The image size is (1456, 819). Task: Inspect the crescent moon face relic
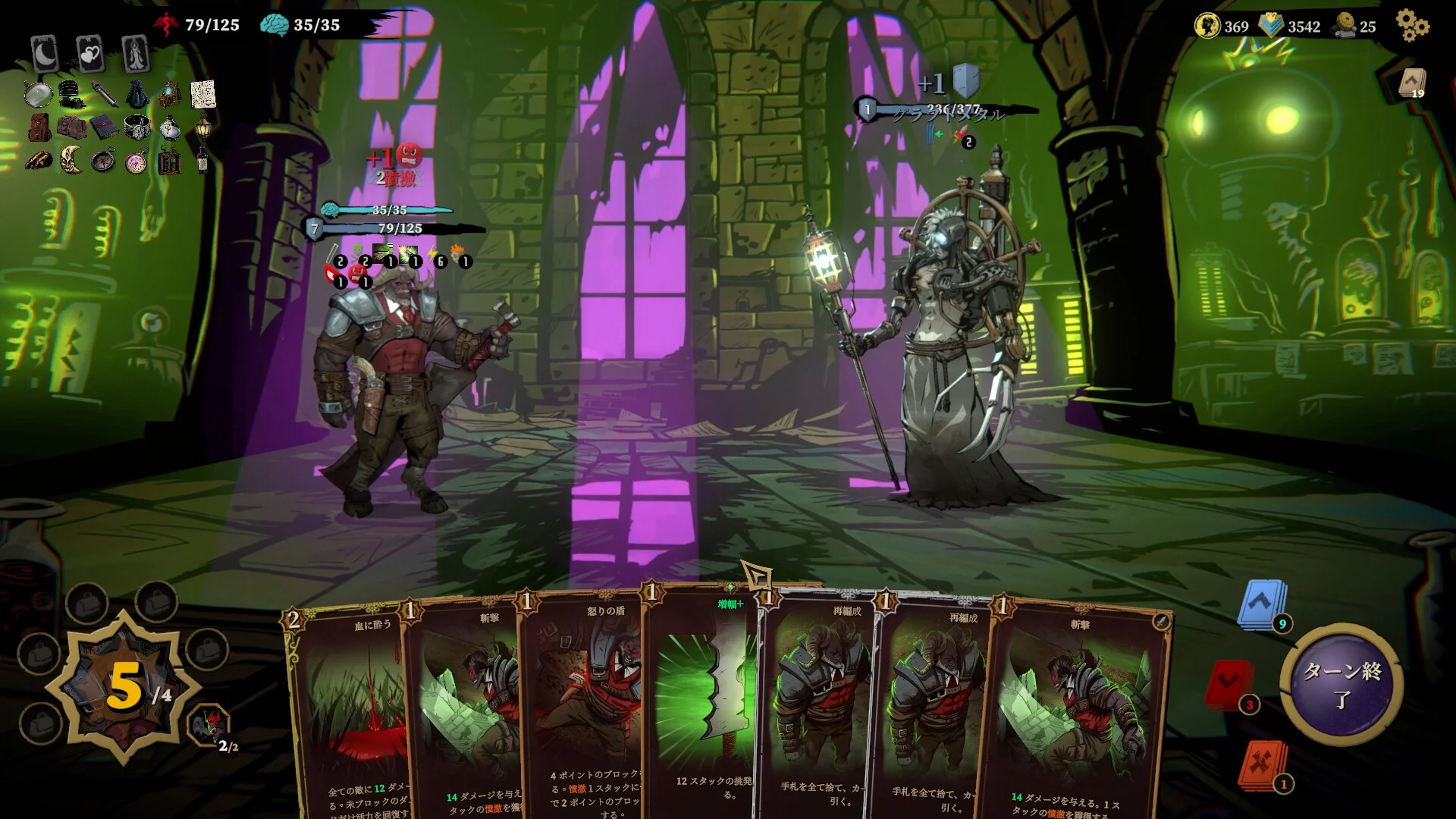[x=71, y=159]
